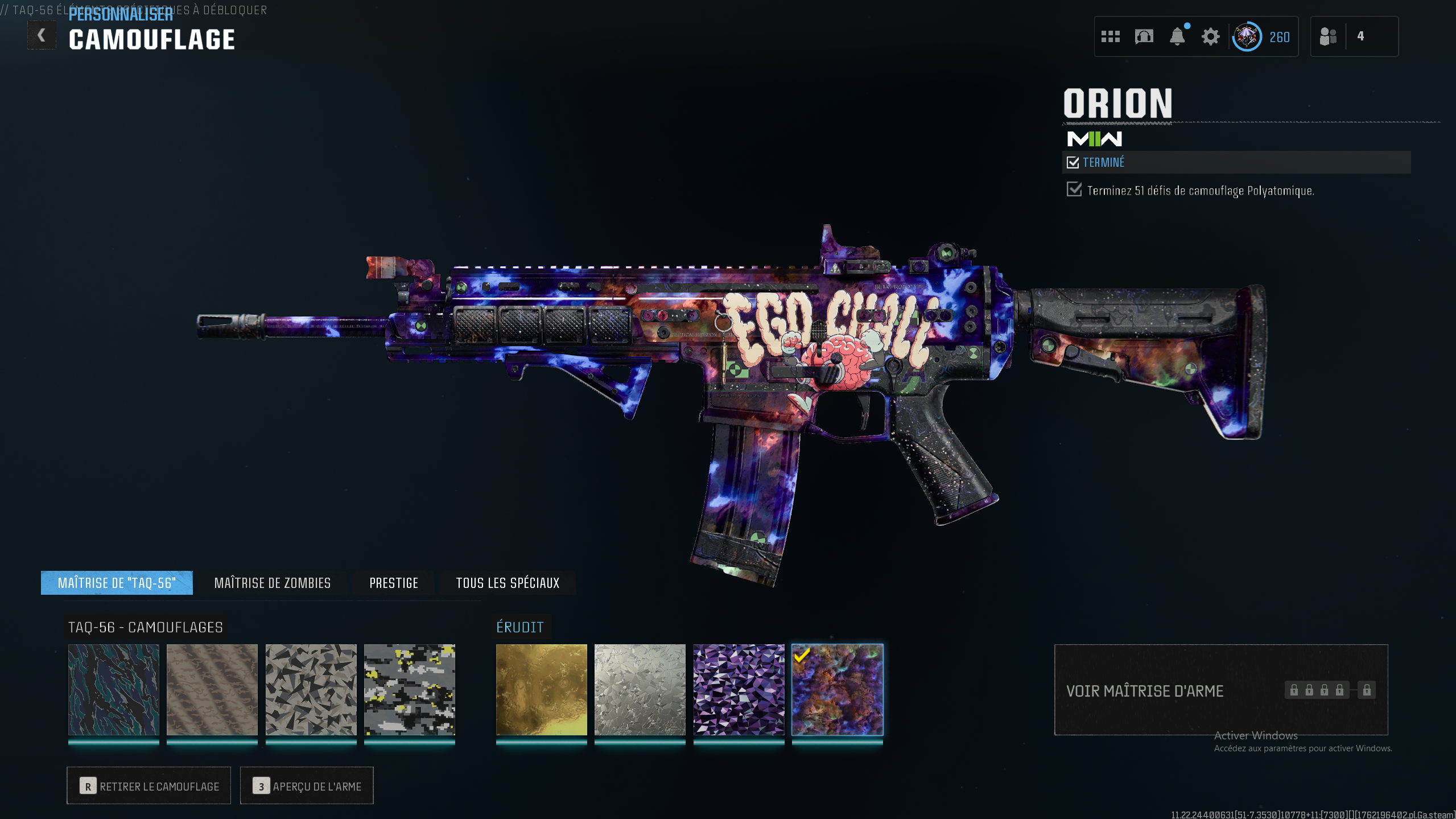Image resolution: width=1456 pixels, height=819 pixels.
Task: Select the yellow-gray digital pixel camo
Action: (x=410, y=690)
